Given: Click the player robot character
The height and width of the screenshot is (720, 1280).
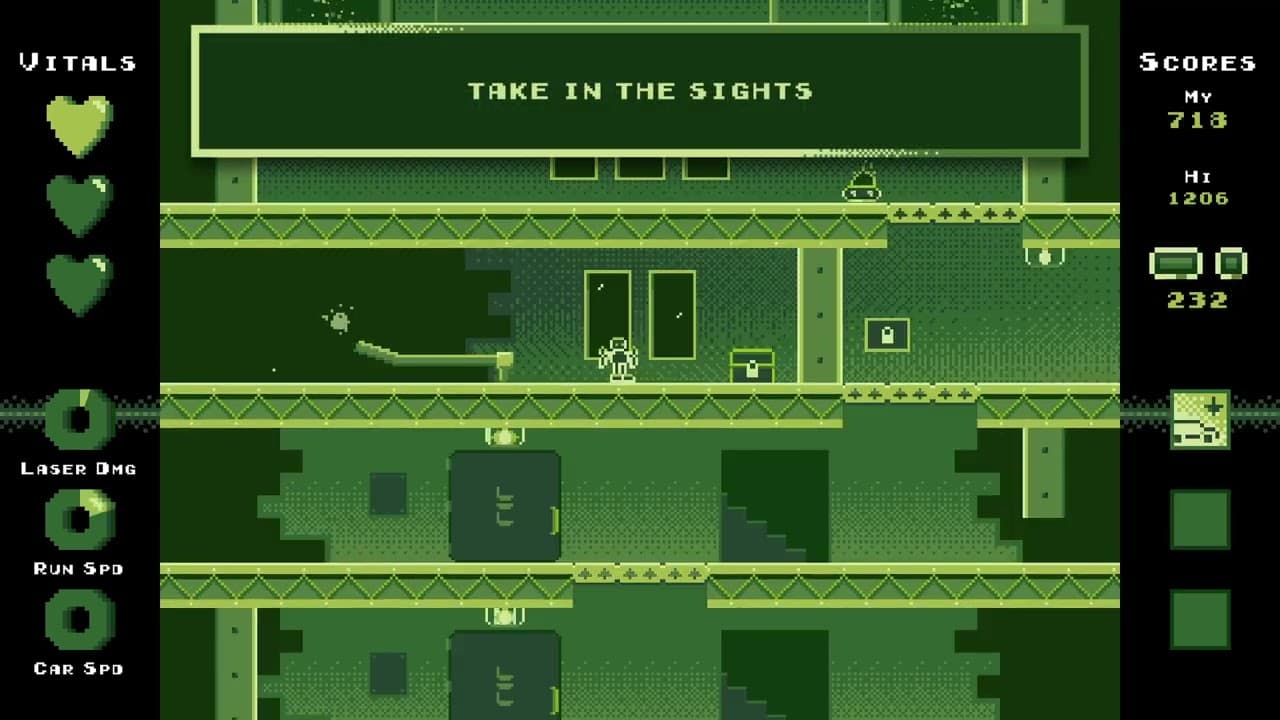Looking at the screenshot, I should (x=617, y=355).
